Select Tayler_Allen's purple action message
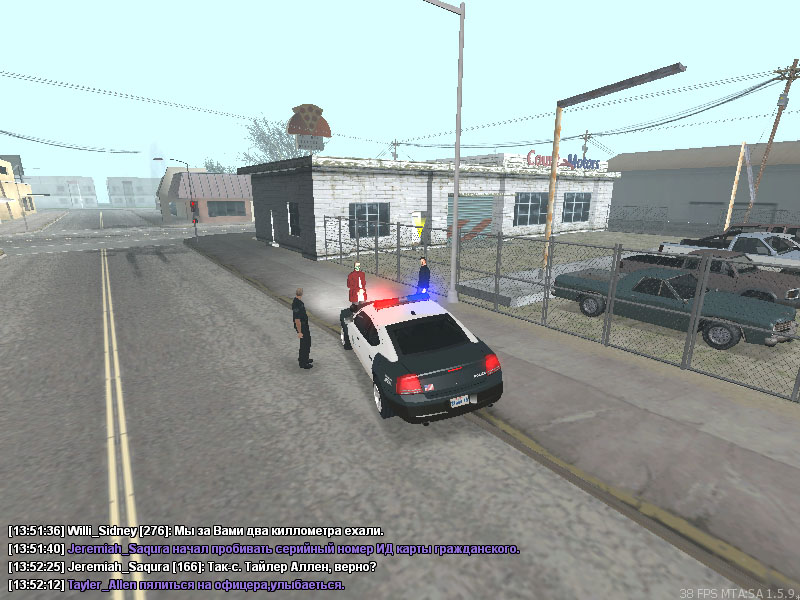800x600 pixels. (176, 584)
